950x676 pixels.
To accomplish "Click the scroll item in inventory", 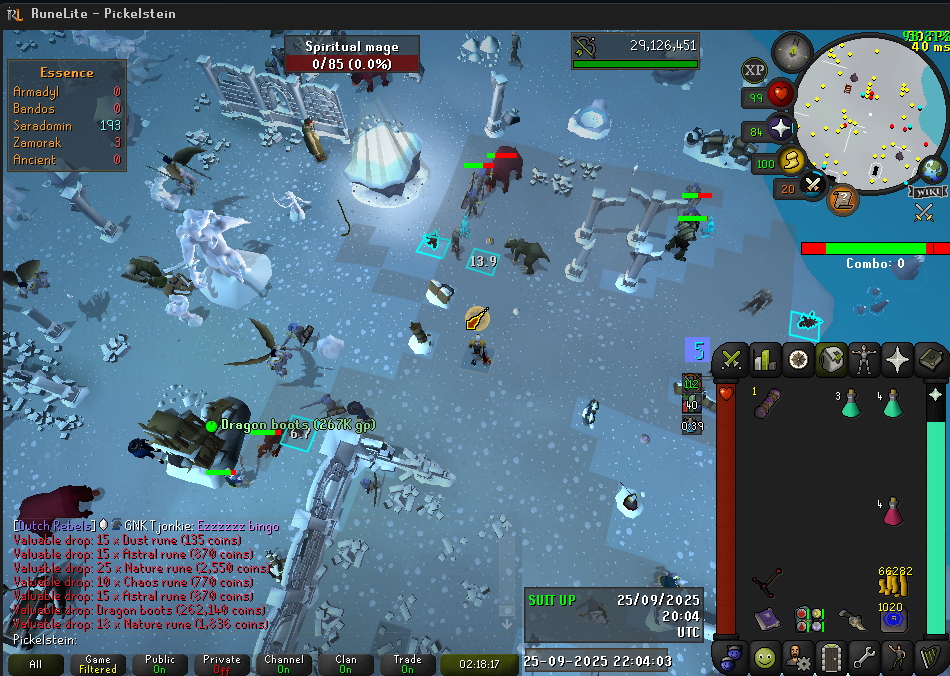I will (767, 403).
